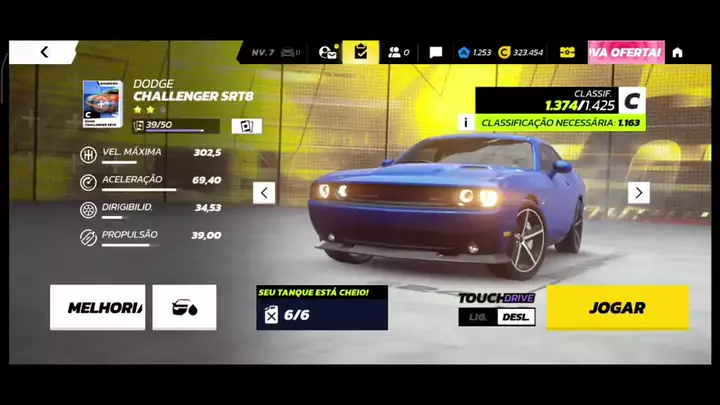Open the mail inbox icon
720x405 pixels.
click(327, 52)
